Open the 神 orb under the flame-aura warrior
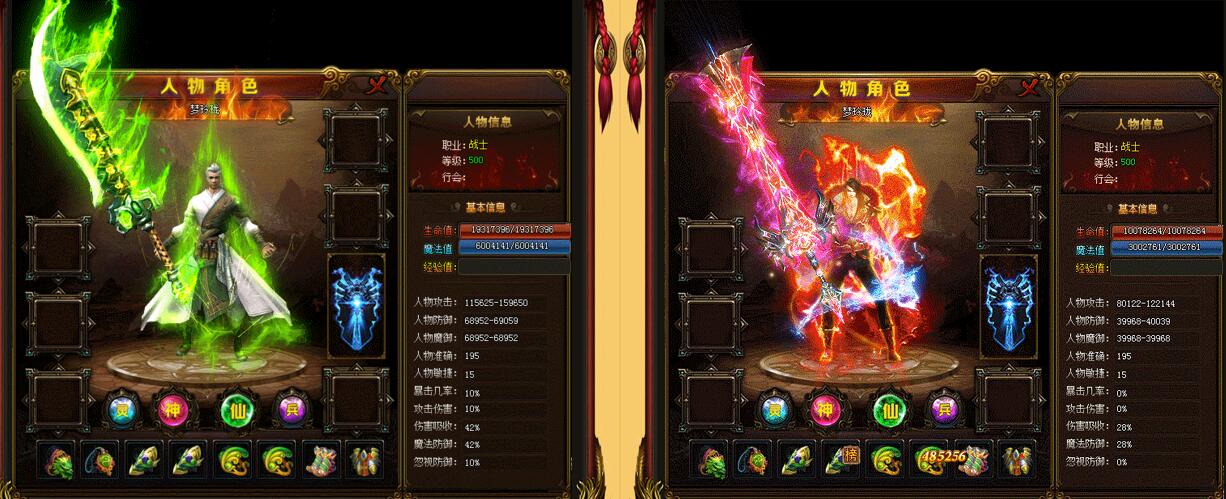This screenshot has height=499, width=1226. (x=824, y=407)
